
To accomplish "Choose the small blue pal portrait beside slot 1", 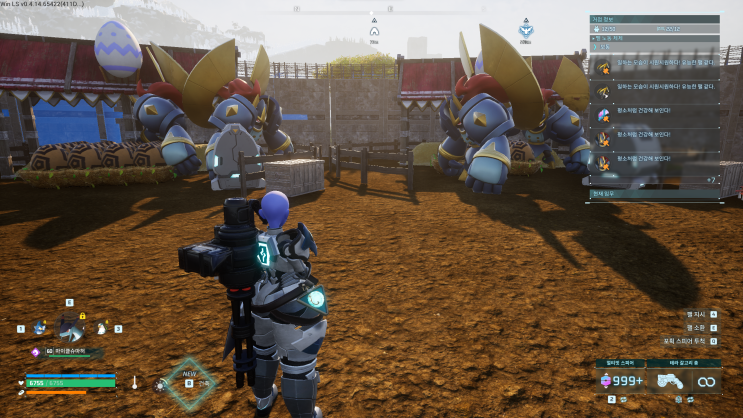I will point(38,327).
